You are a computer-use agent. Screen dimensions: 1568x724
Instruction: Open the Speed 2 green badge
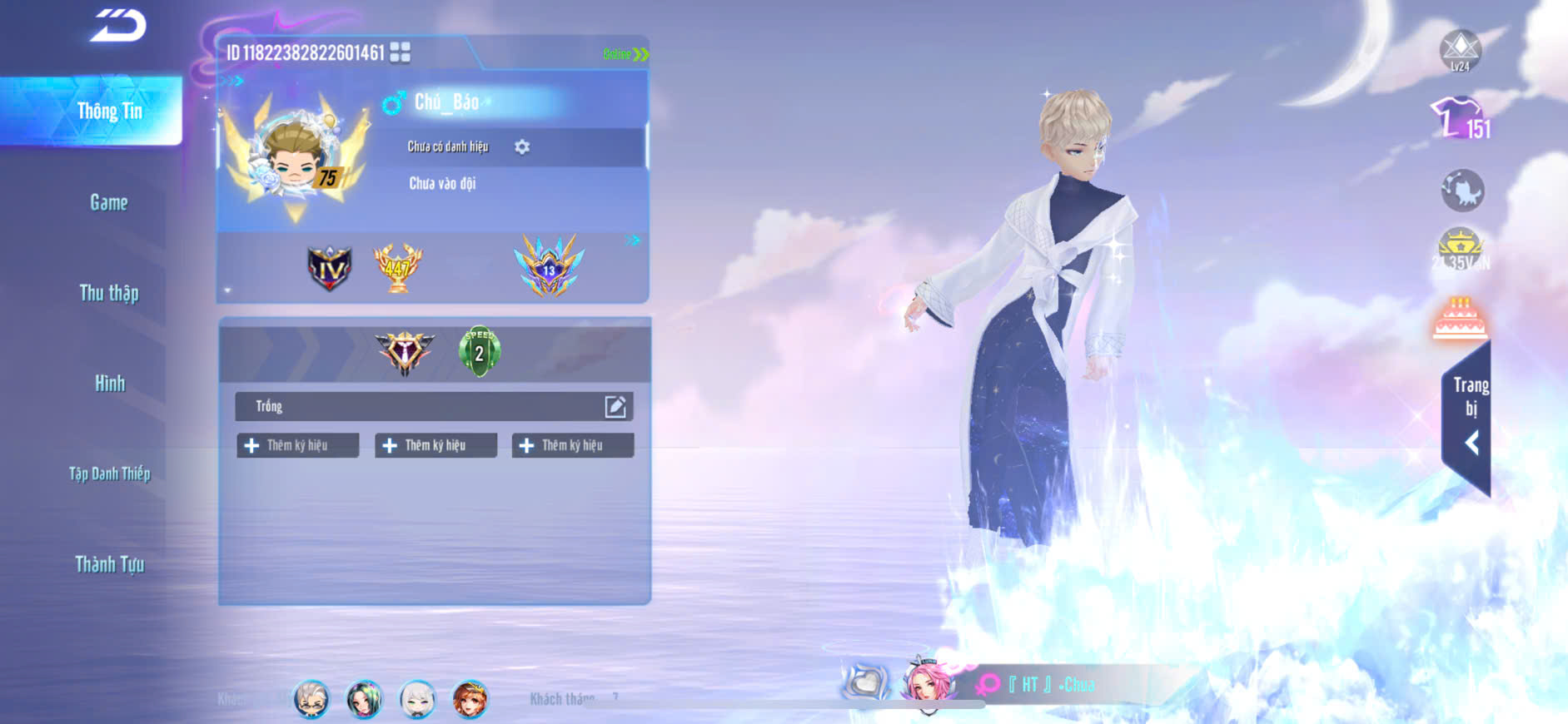(479, 351)
